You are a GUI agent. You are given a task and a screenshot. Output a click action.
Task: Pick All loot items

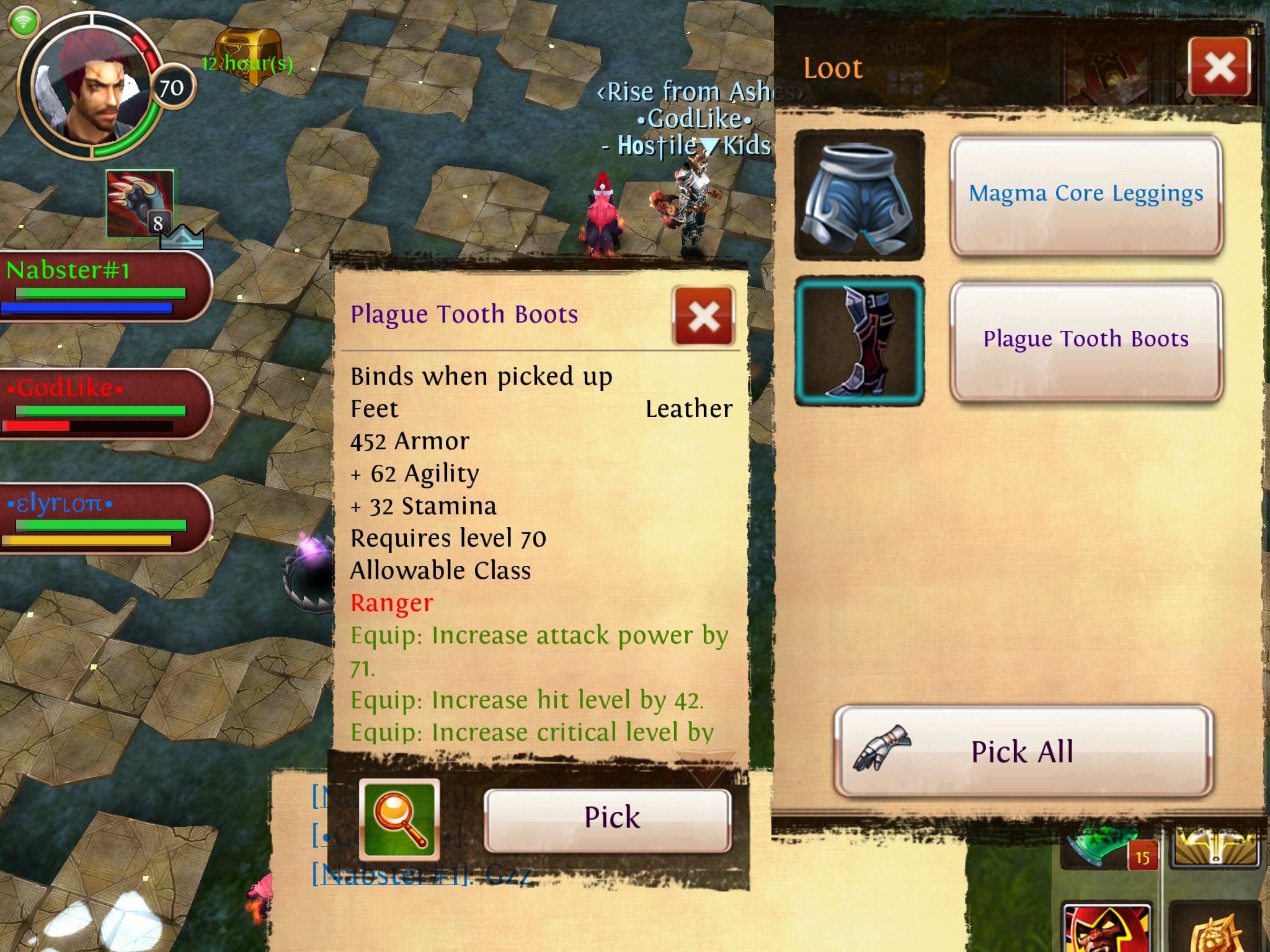[x=1023, y=752]
